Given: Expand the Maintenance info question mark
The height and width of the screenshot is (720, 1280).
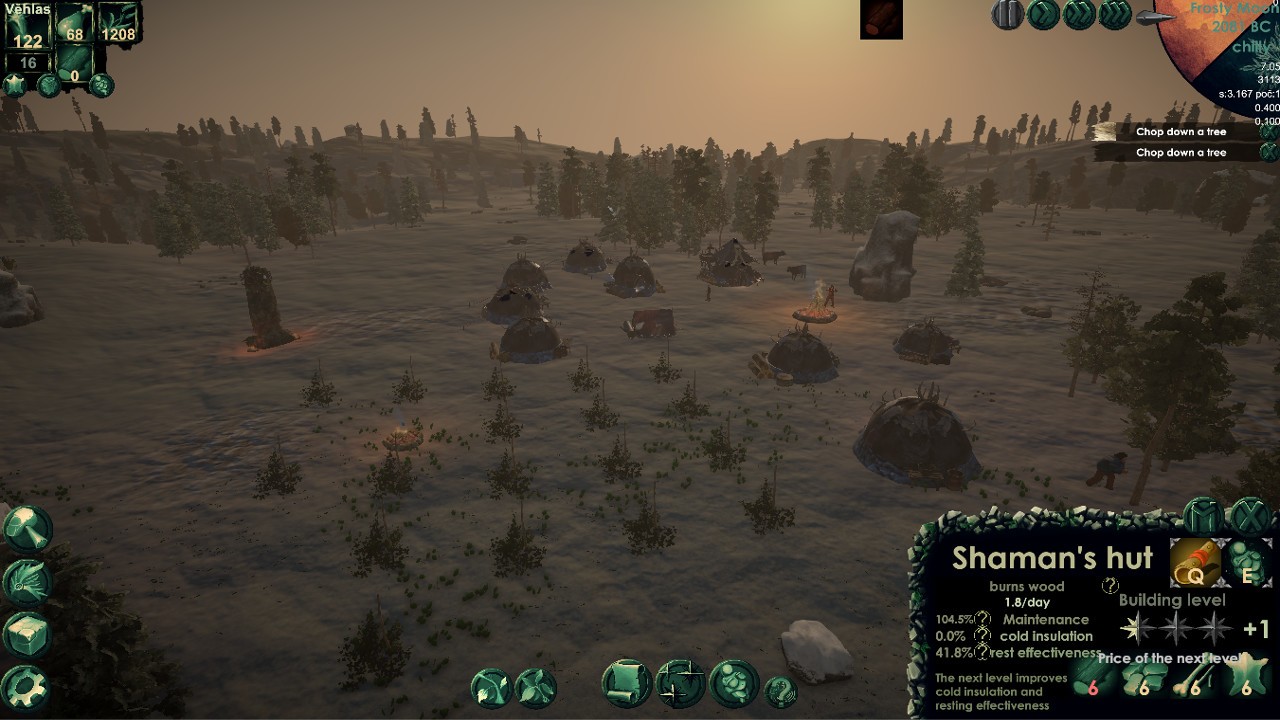Looking at the screenshot, I should point(983,618).
